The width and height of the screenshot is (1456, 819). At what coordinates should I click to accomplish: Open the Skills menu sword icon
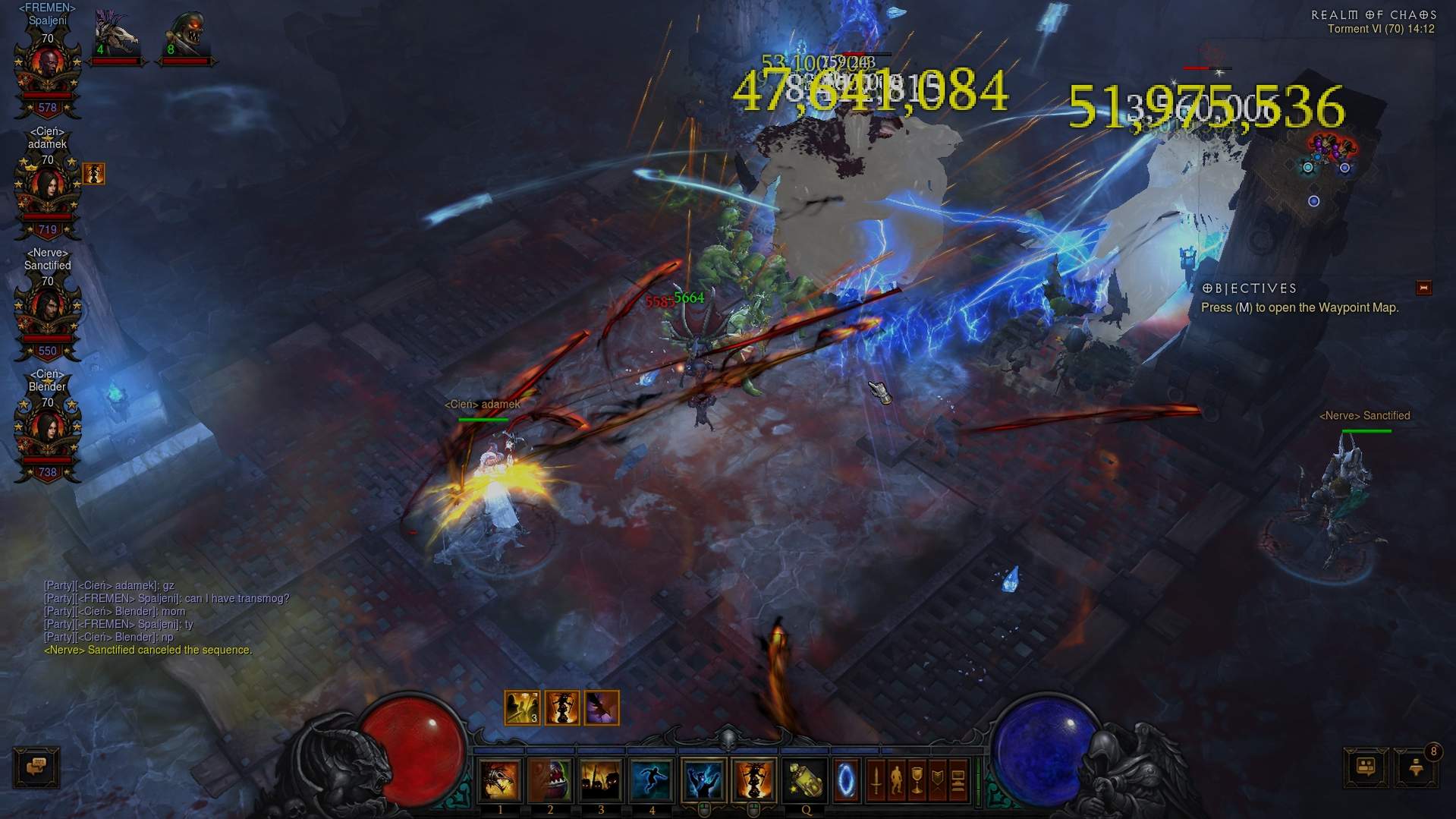tap(876, 780)
